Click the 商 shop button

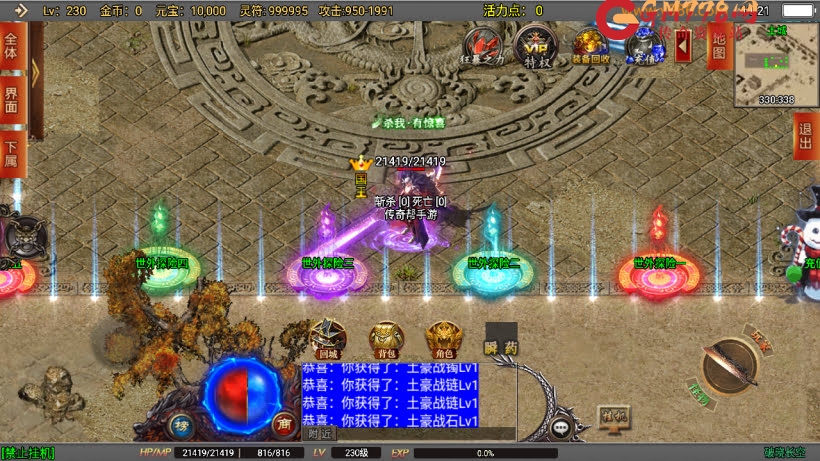[x=285, y=424]
